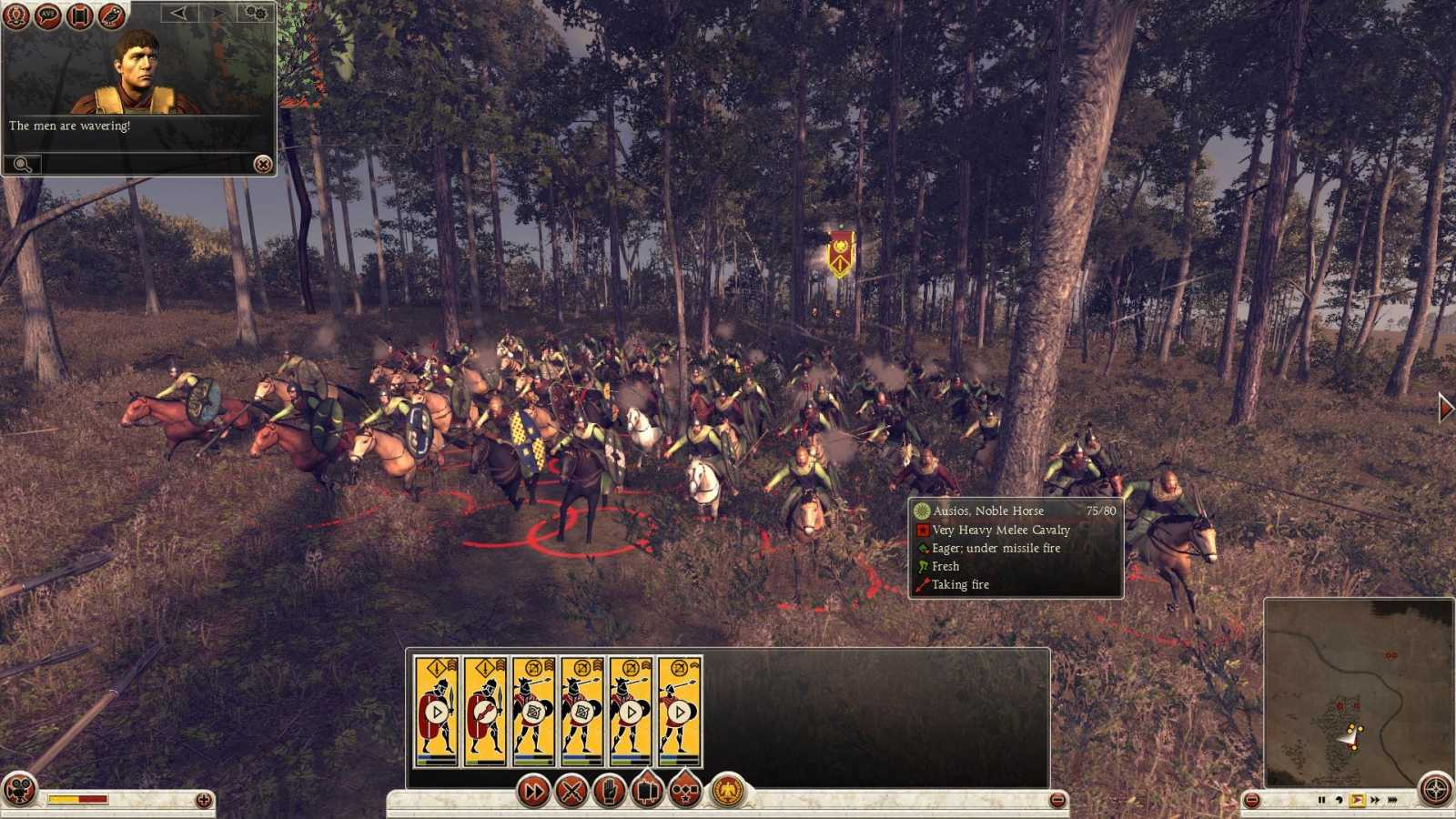The image size is (1456, 819).
Task: Click the laurel wreath objectives icon
Action: coord(16,16)
